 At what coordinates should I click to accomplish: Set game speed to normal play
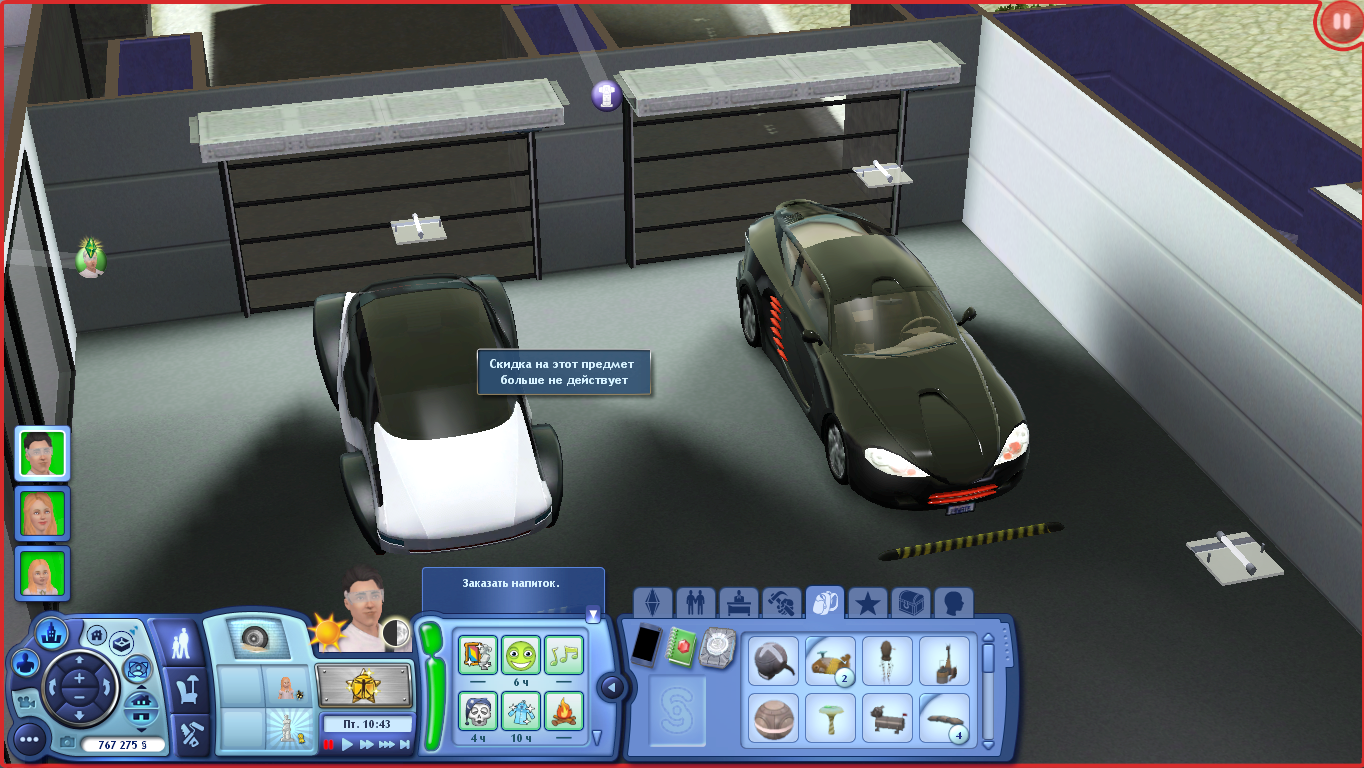click(x=348, y=744)
